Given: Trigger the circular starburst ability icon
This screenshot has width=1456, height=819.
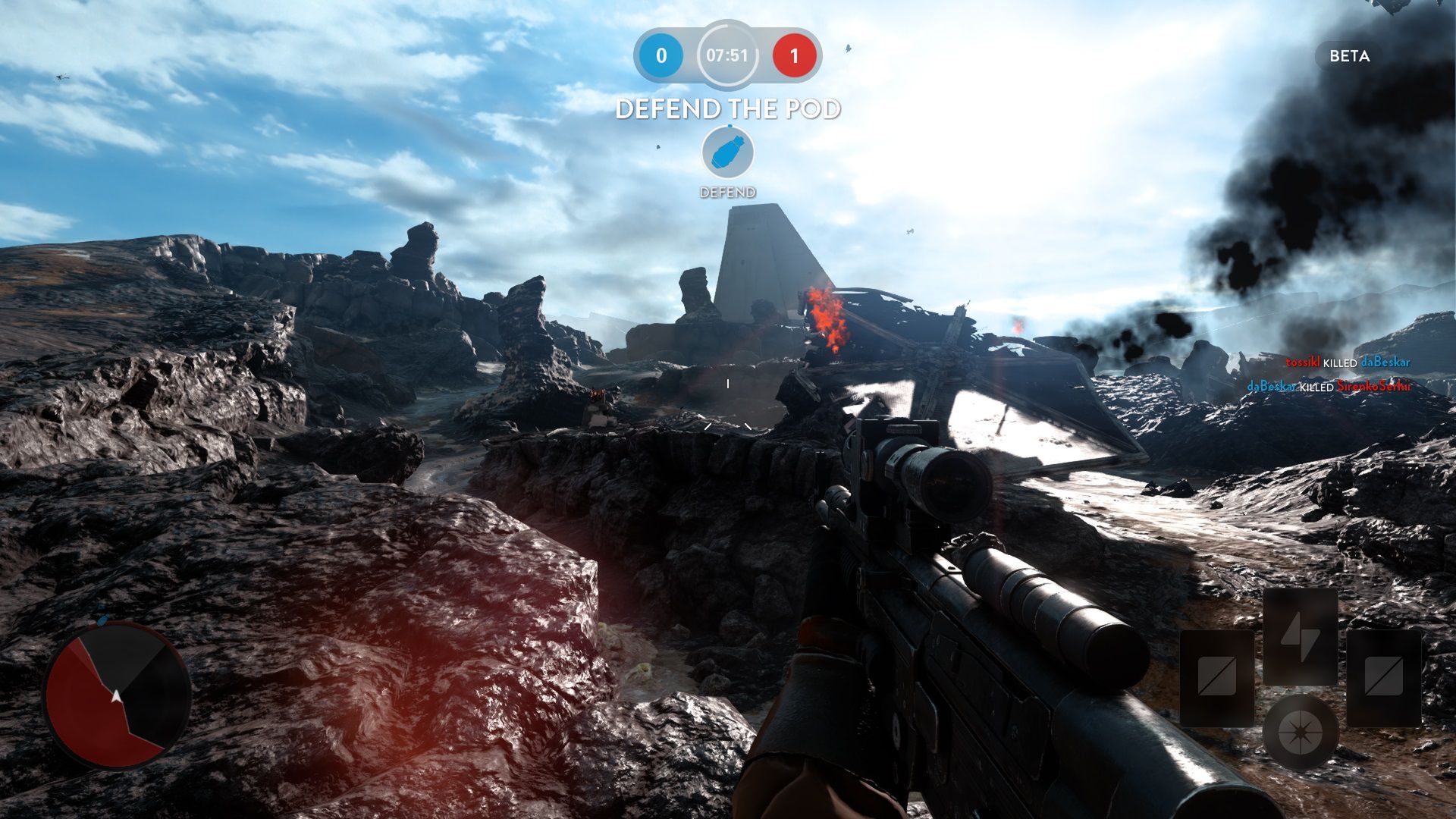Looking at the screenshot, I should click(1300, 733).
